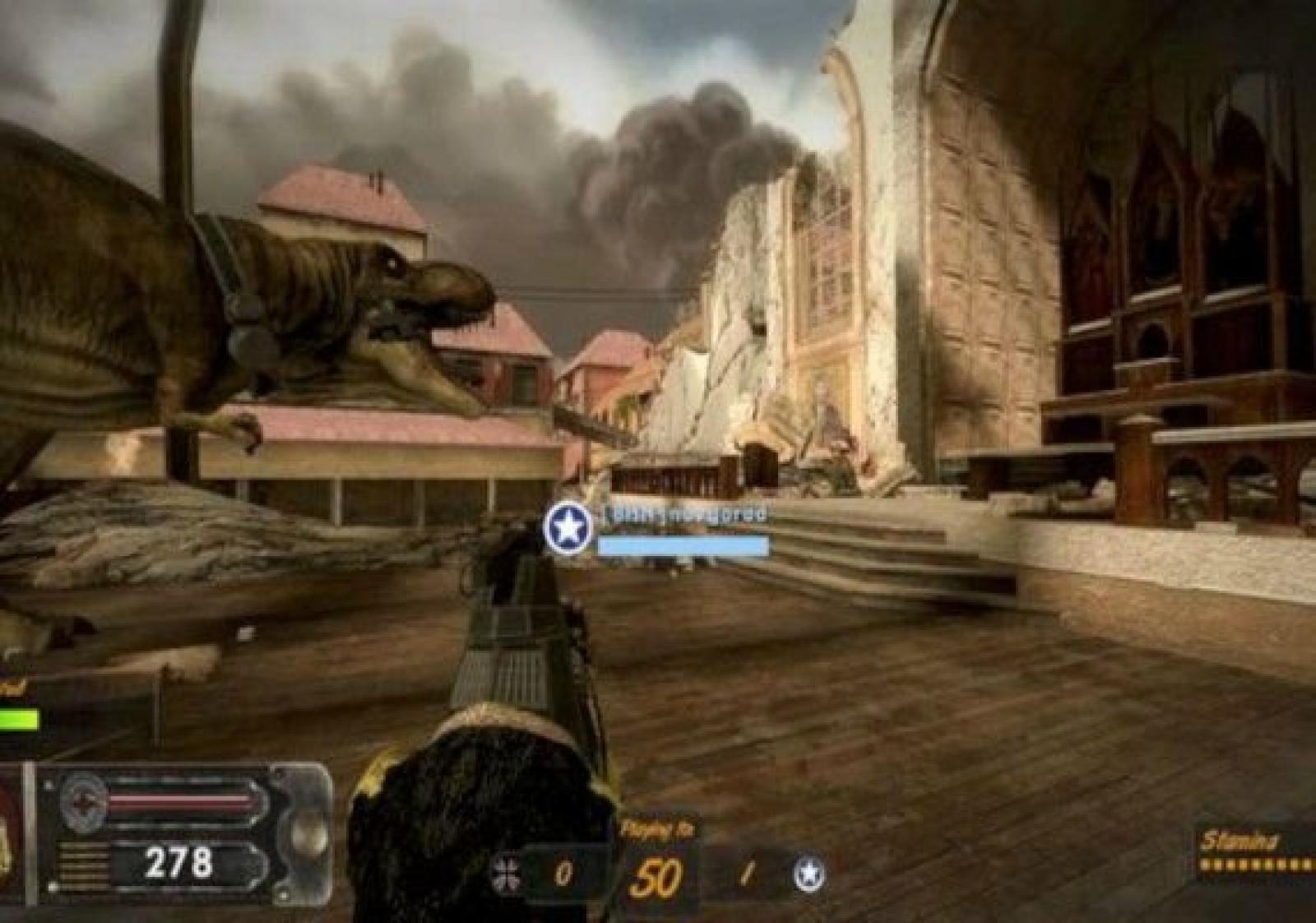Click the Allied star icon beside the score

(809, 874)
